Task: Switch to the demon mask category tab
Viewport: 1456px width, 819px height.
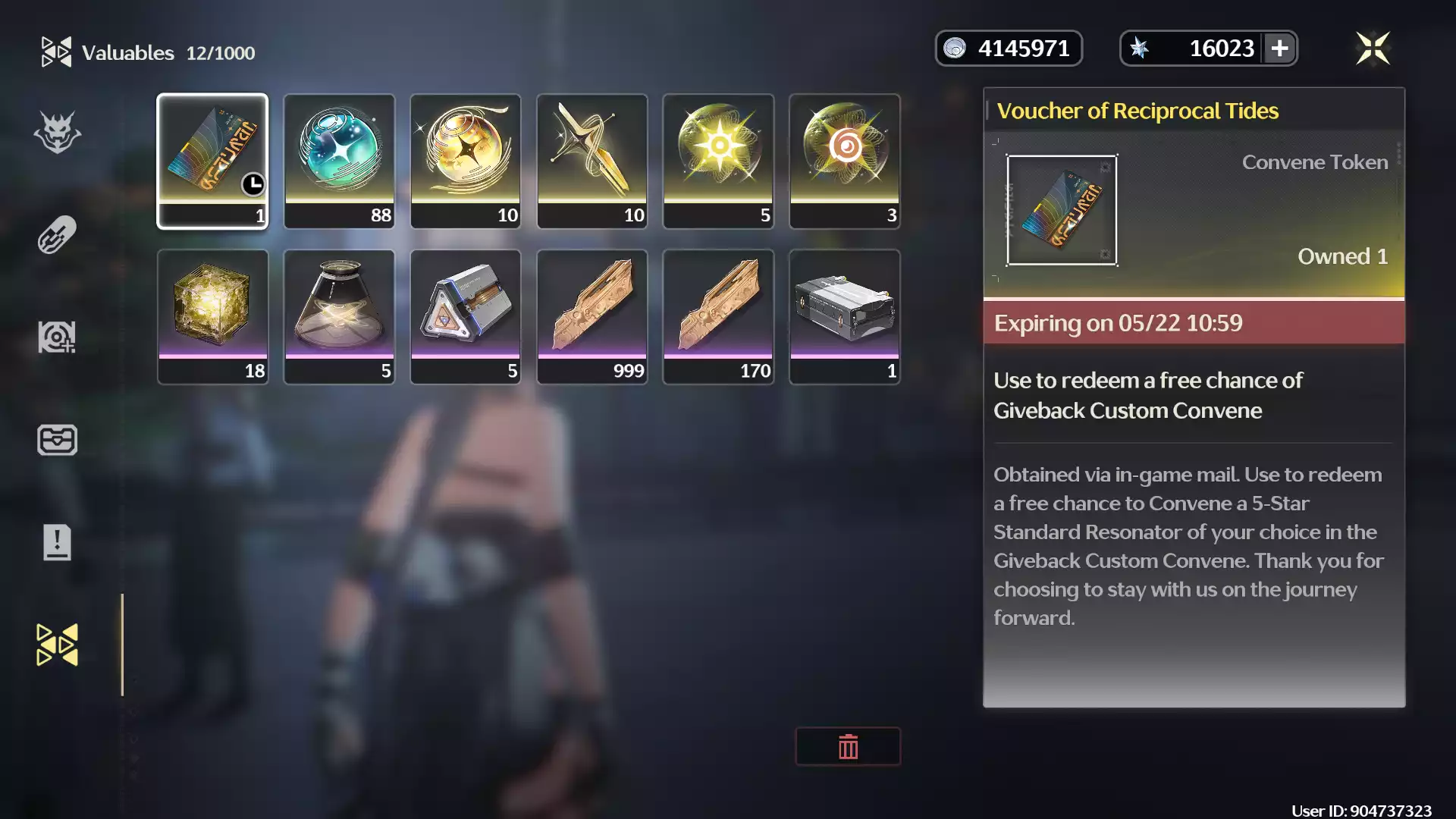Action: (57, 133)
